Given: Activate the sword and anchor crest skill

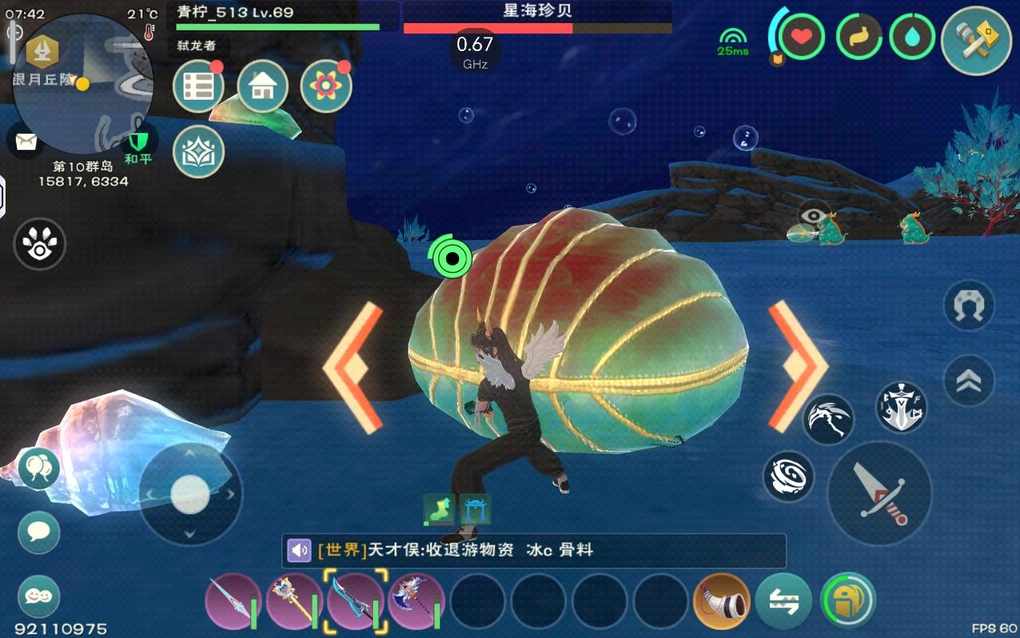Looking at the screenshot, I should [901, 407].
